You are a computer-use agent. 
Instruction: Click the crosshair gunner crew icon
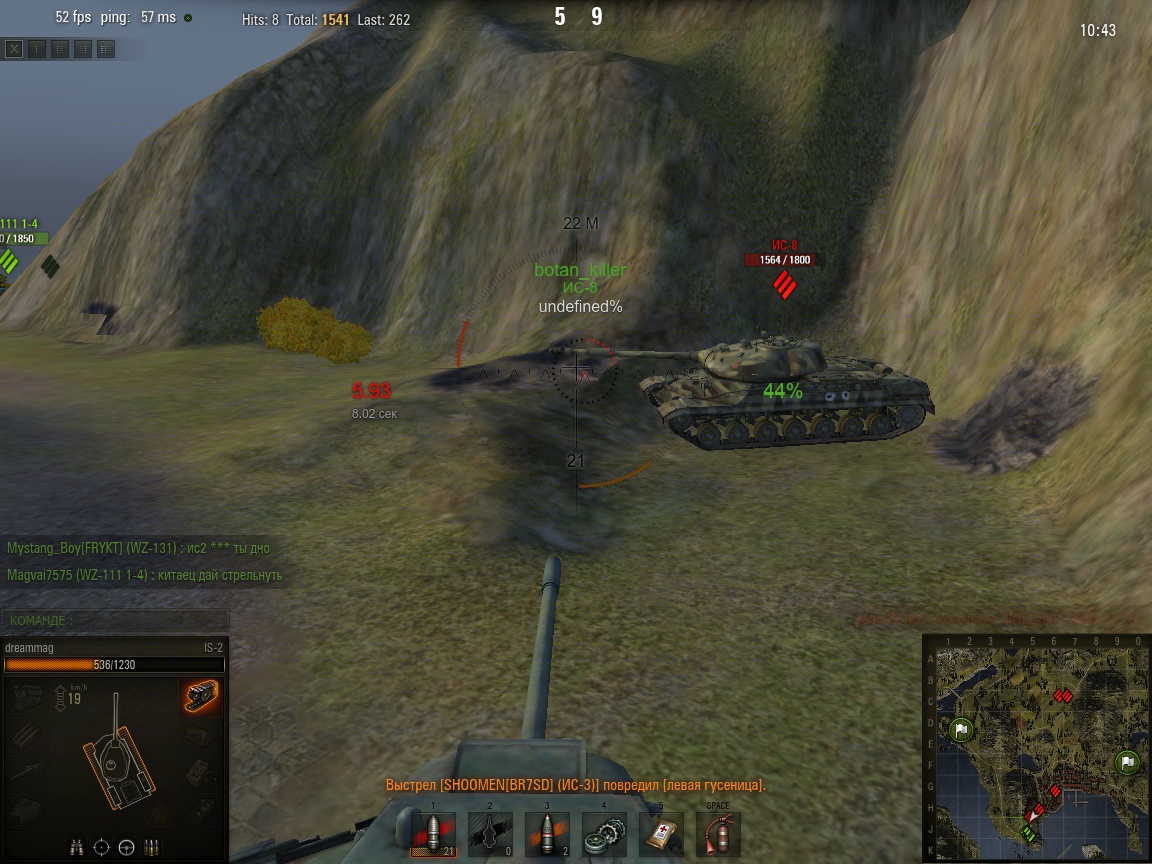point(101,847)
